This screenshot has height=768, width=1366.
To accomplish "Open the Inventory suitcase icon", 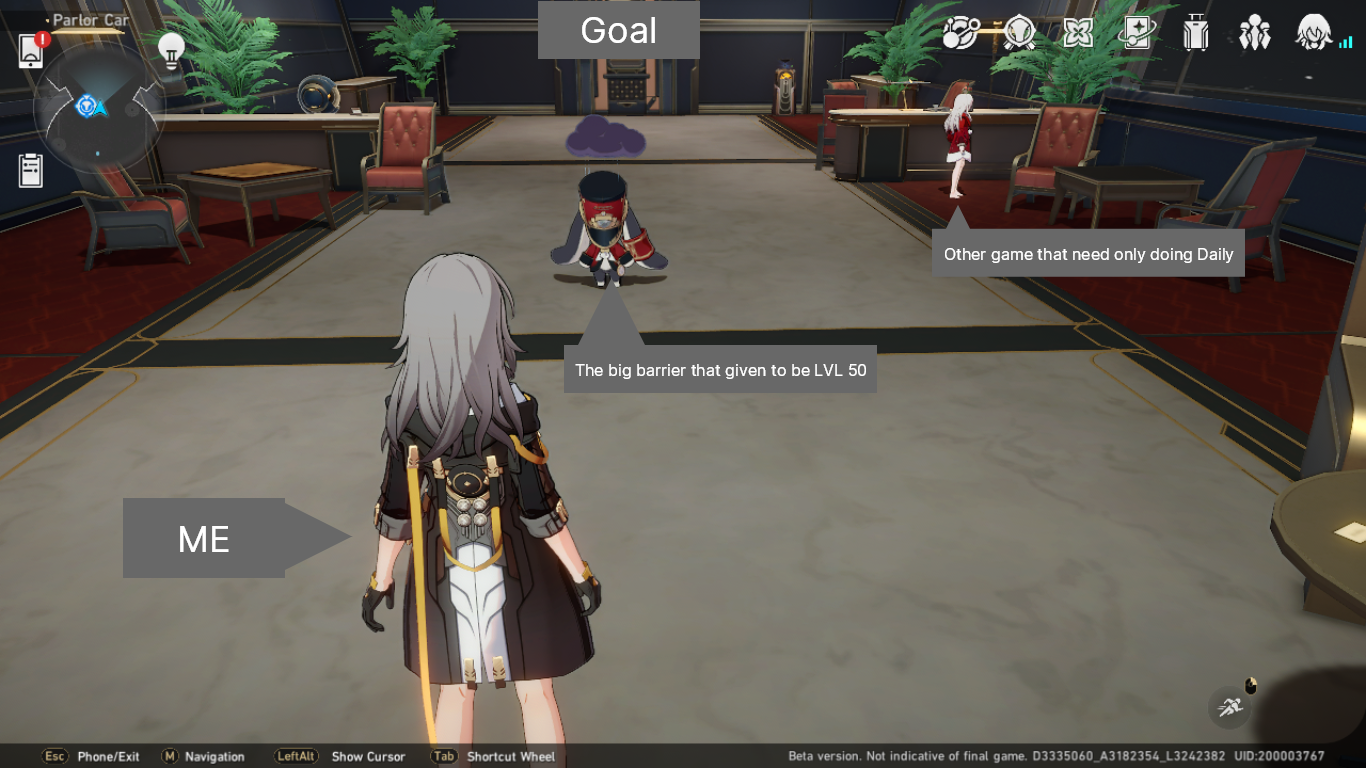I will click(x=1196, y=33).
